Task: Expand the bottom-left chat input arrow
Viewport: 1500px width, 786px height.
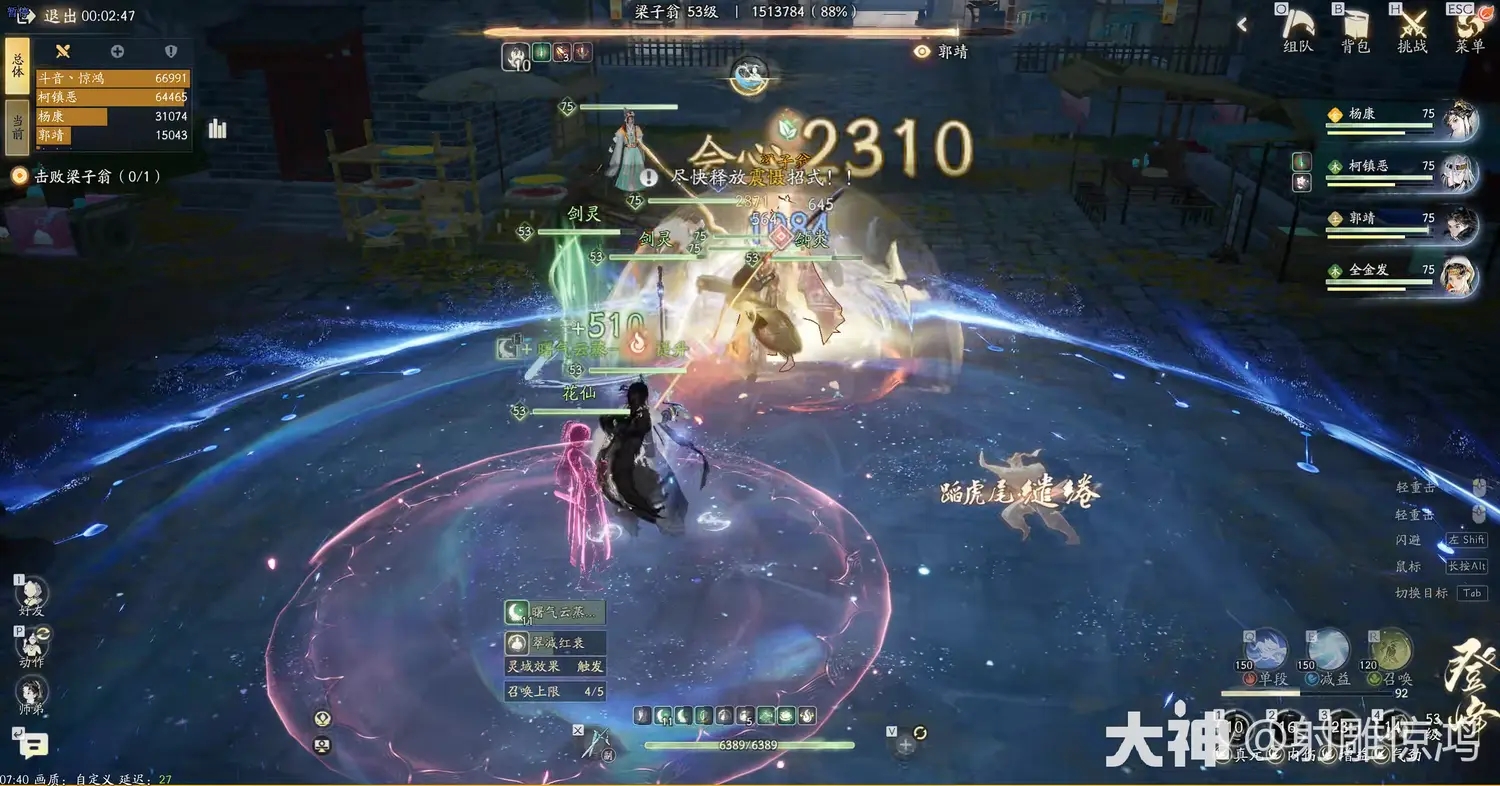Action: pyautogui.click(x=19, y=733)
